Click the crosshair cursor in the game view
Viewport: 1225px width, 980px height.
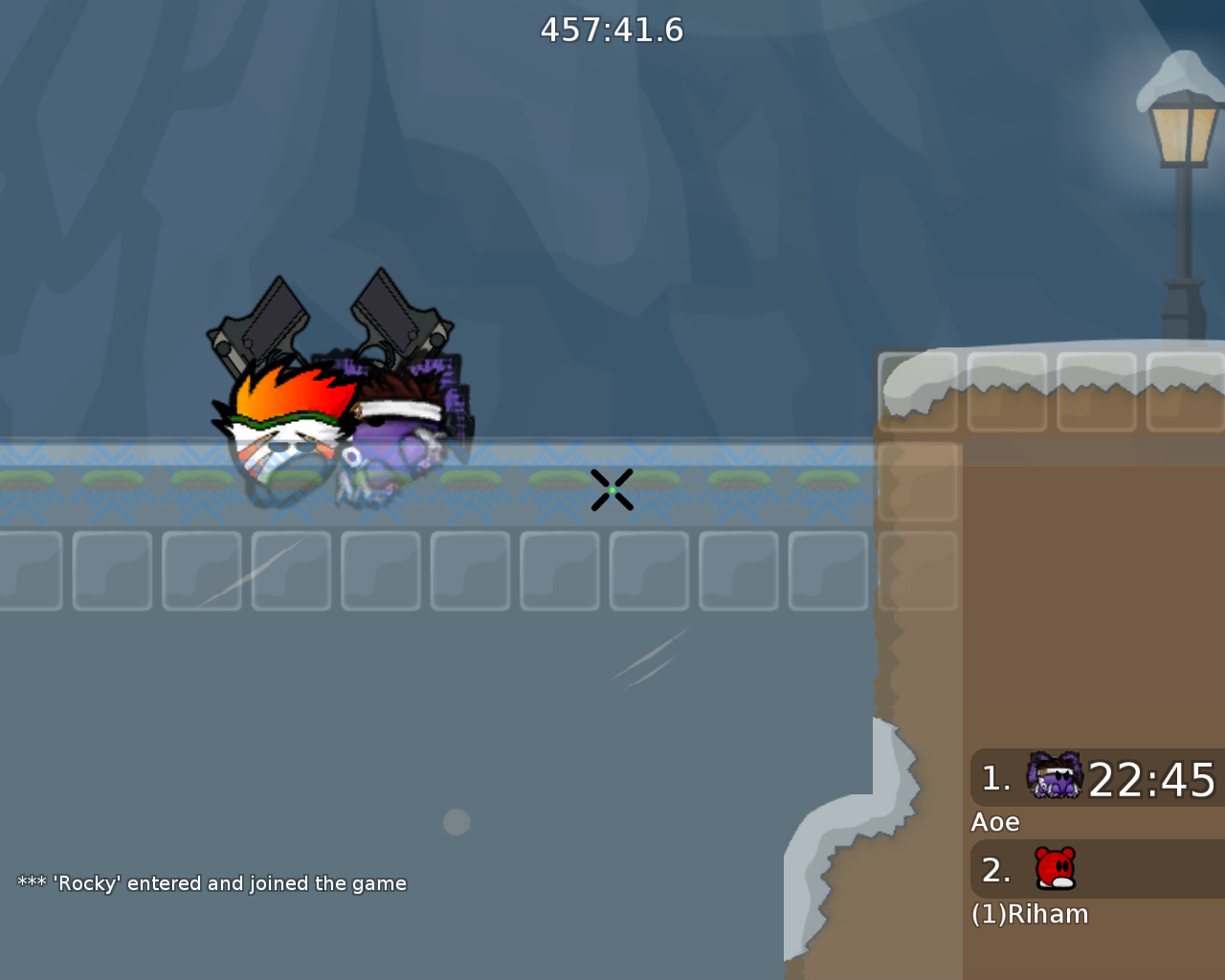613,490
